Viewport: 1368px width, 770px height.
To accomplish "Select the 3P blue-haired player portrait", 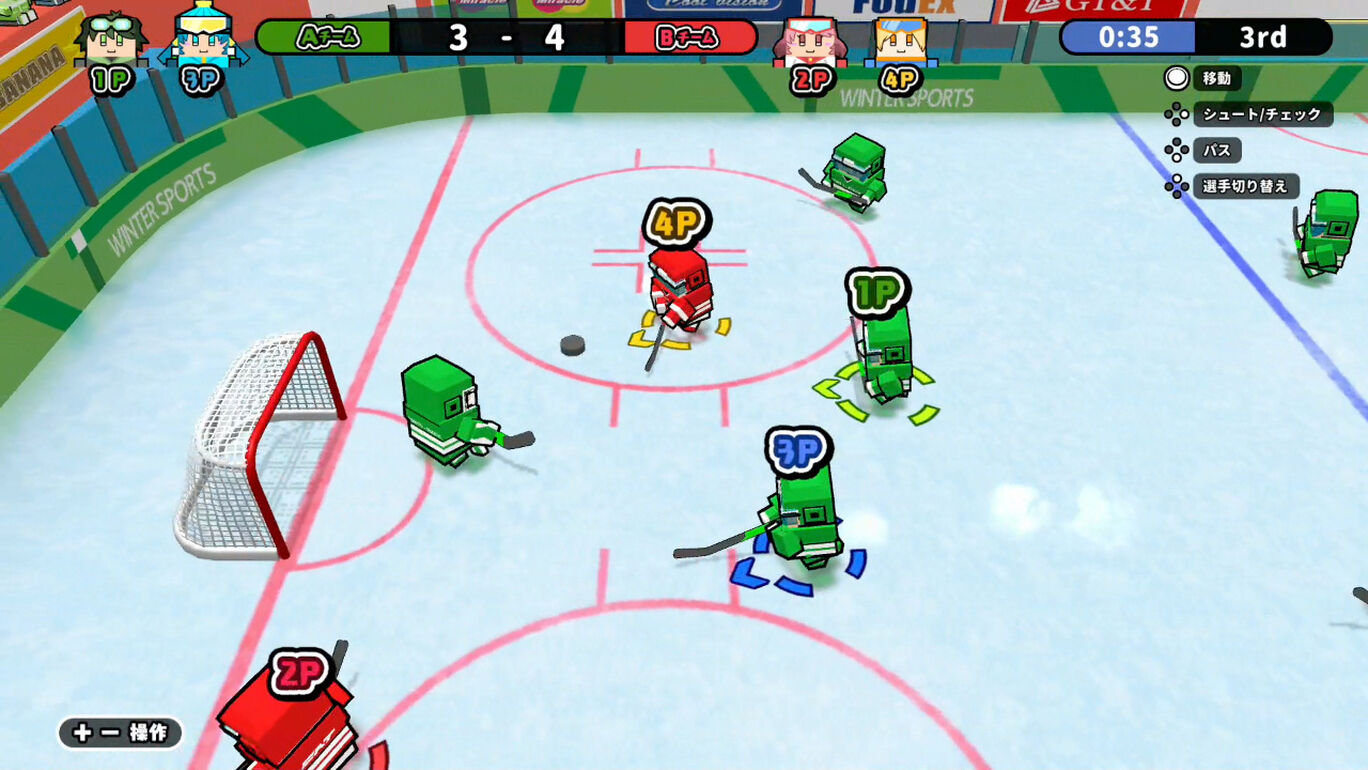I will (203, 40).
